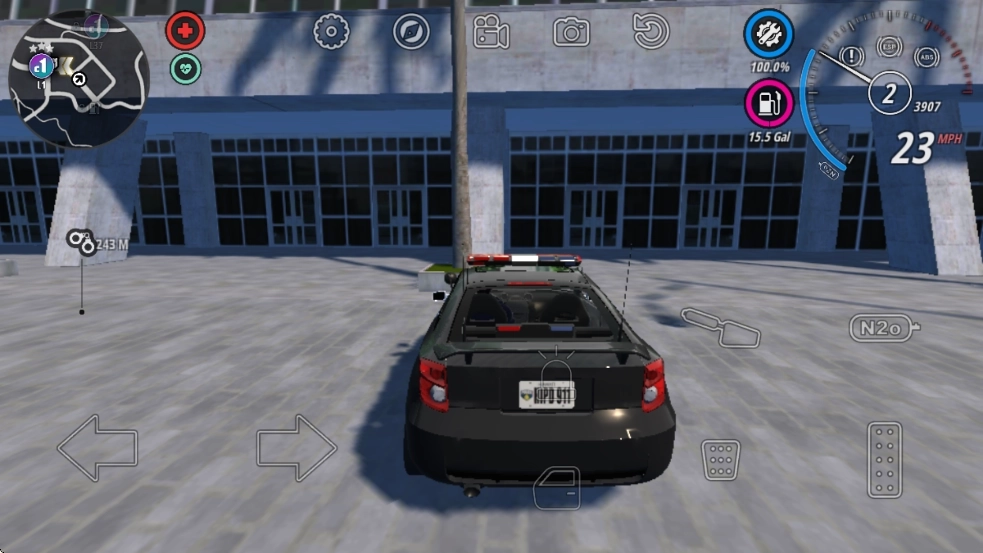Open the settings gear menu
This screenshot has width=983, height=553.
tap(331, 32)
